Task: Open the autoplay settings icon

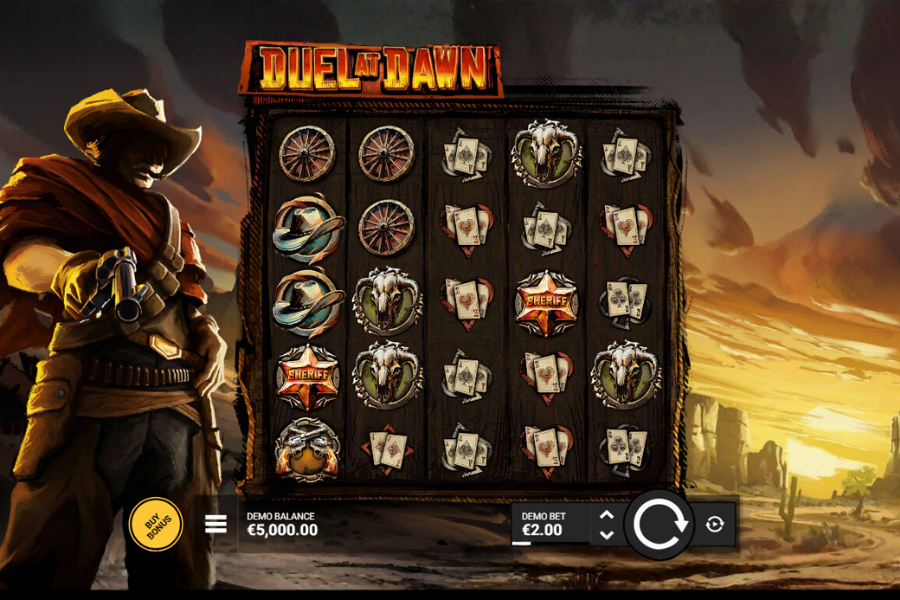Action: pyautogui.click(x=714, y=524)
